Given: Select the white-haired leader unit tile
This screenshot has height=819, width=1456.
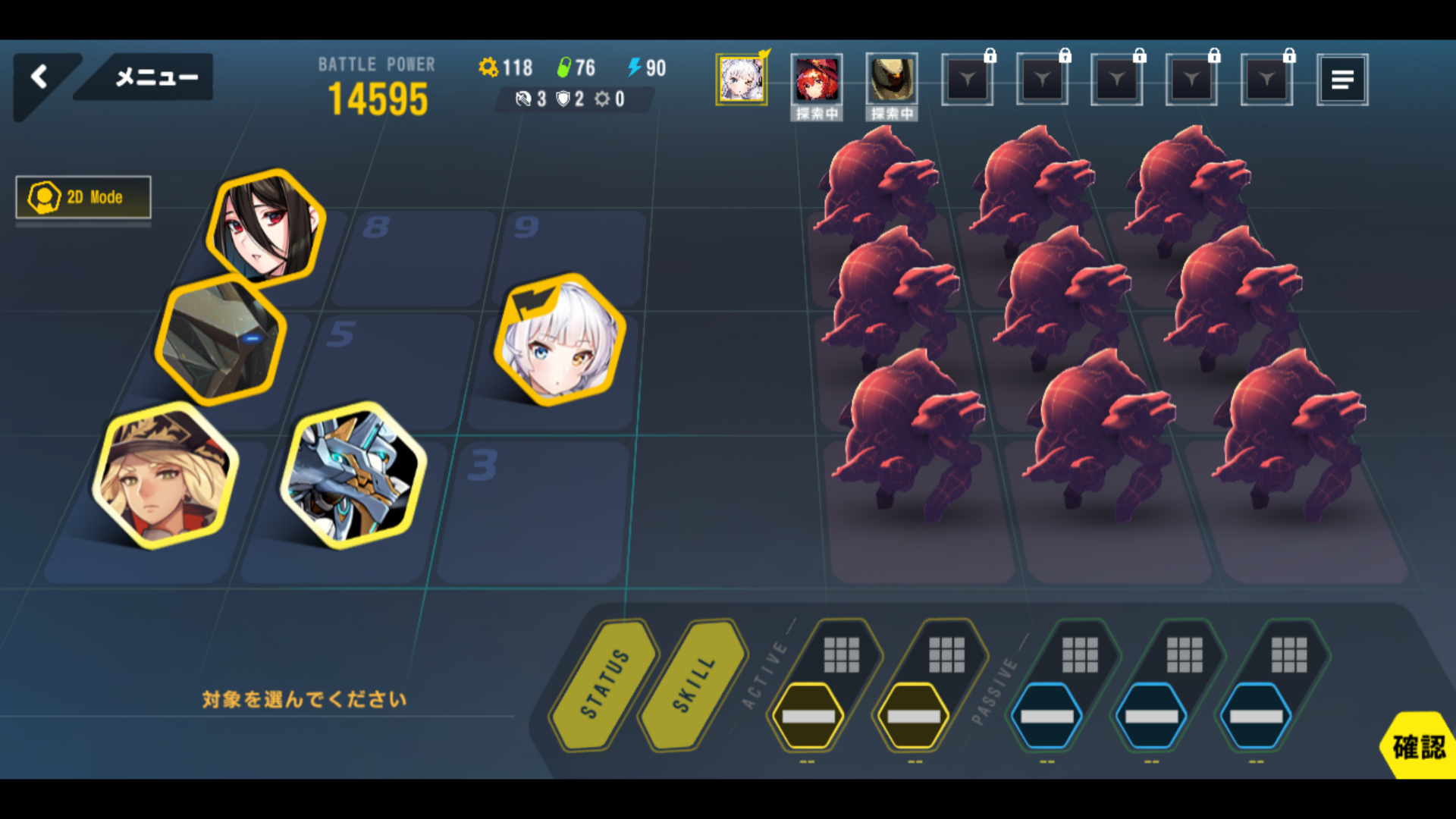Looking at the screenshot, I should [560, 340].
